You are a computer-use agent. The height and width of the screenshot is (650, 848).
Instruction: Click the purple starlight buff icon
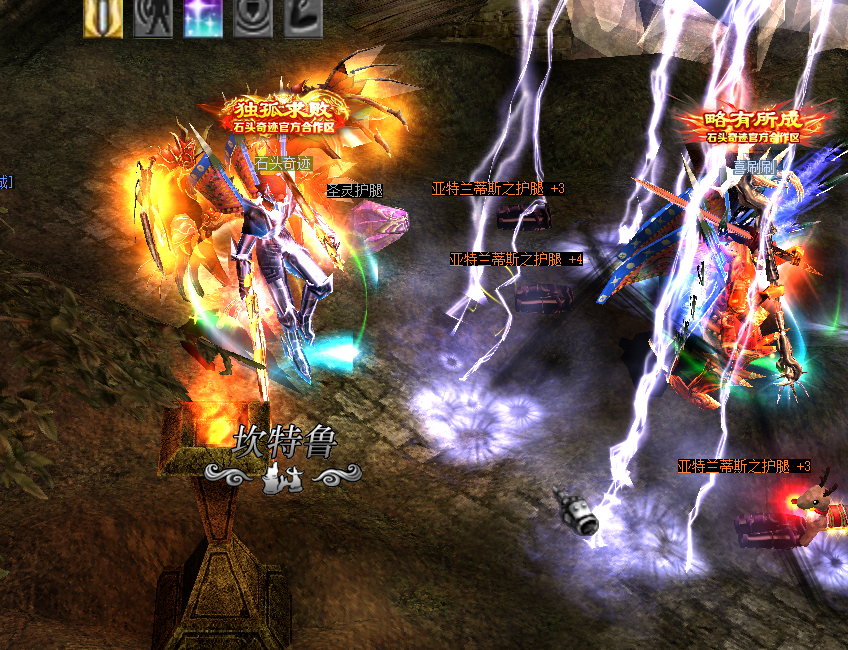pos(203,18)
